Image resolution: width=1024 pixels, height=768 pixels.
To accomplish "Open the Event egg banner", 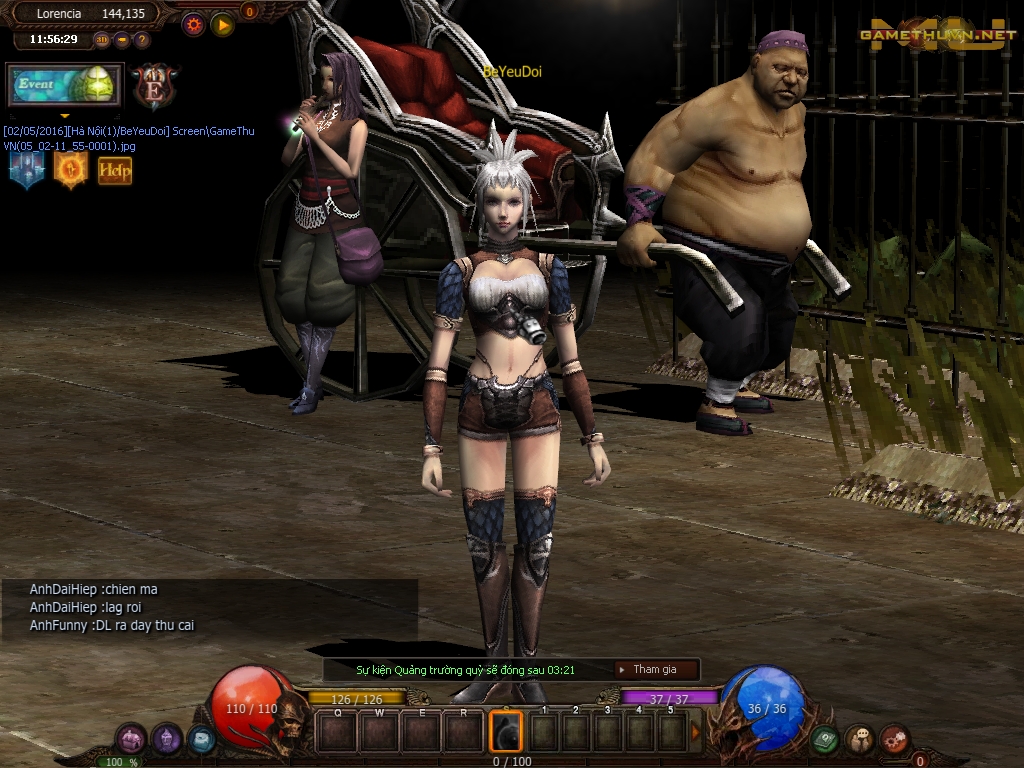I will tap(65, 85).
